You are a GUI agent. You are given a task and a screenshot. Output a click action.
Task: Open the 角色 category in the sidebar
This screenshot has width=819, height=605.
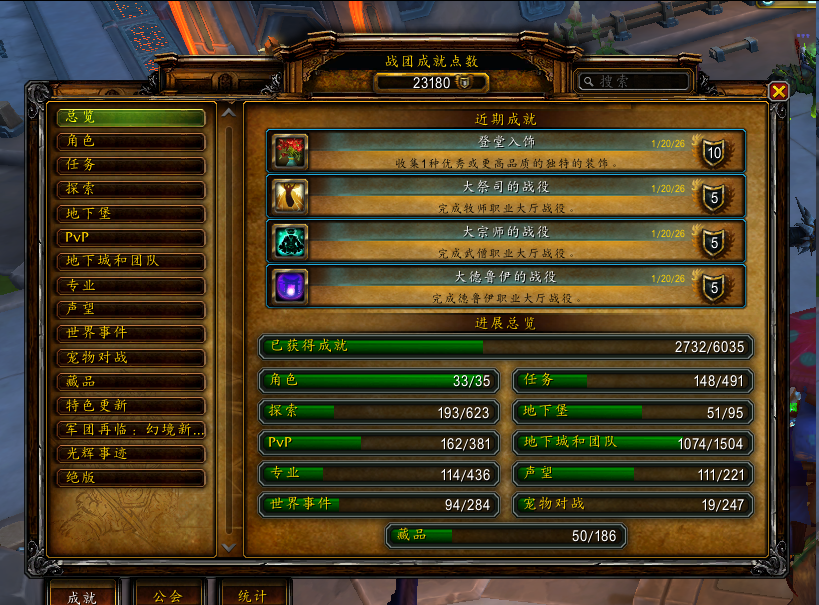pyautogui.click(x=130, y=141)
